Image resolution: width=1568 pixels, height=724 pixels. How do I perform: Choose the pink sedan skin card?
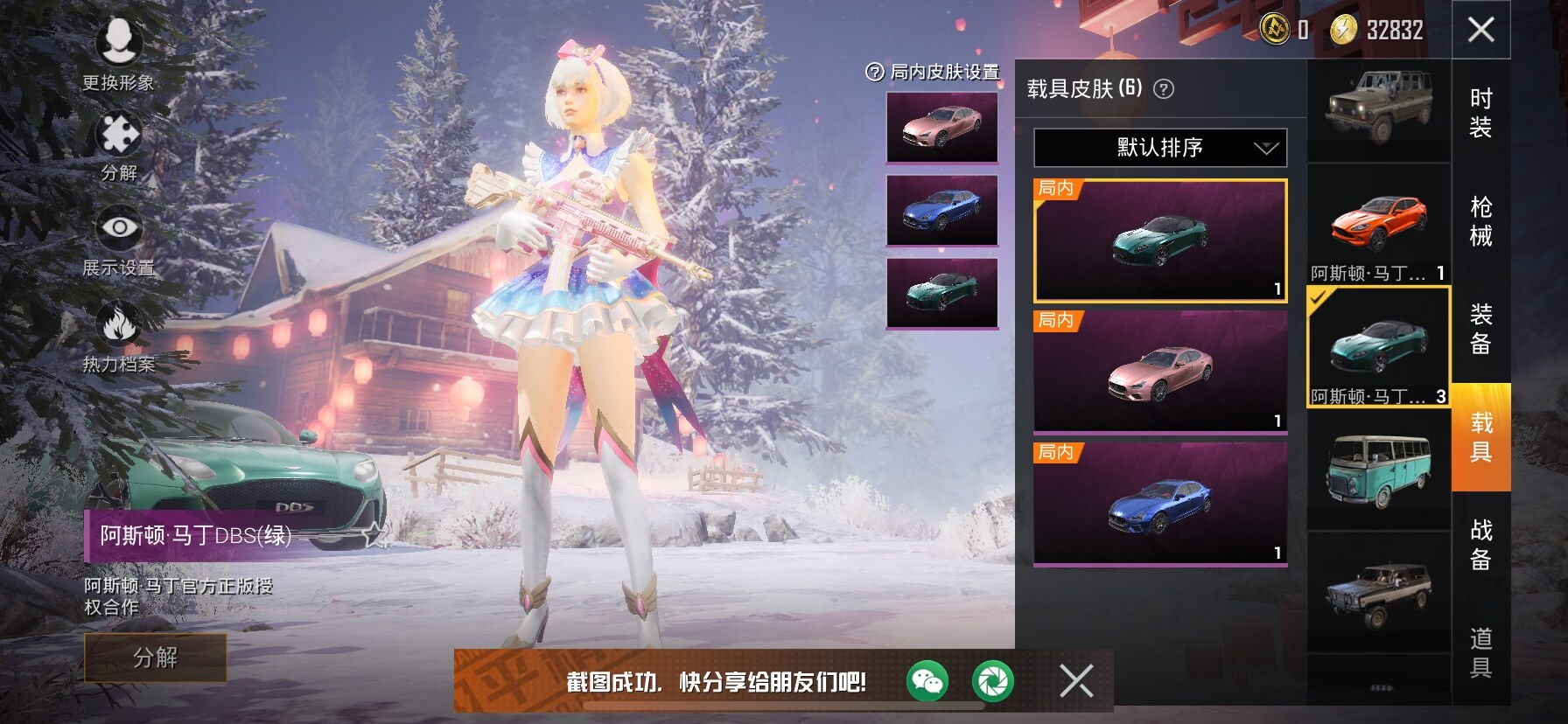tap(1160, 372)
